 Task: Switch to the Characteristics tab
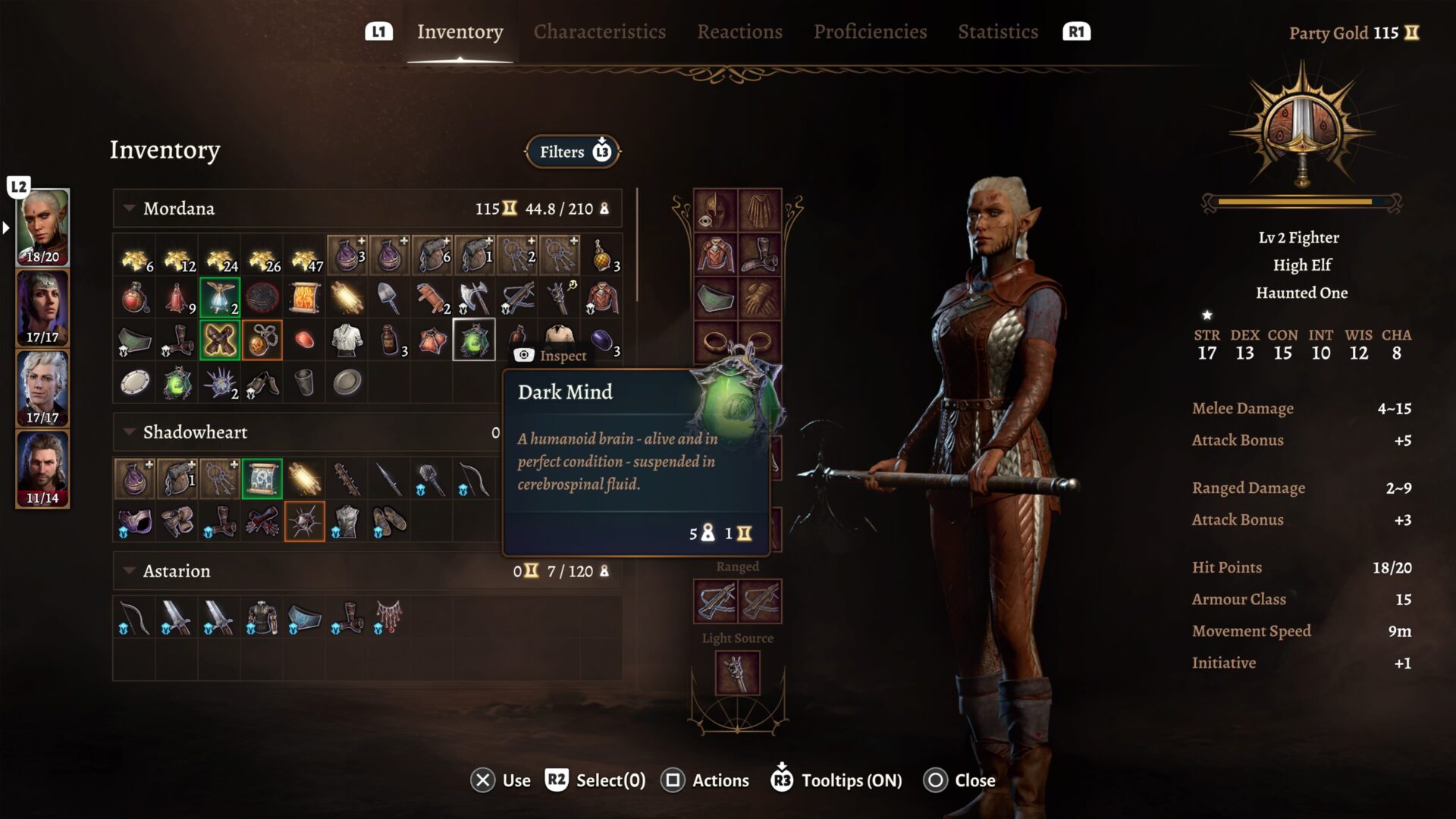[599, 32]
